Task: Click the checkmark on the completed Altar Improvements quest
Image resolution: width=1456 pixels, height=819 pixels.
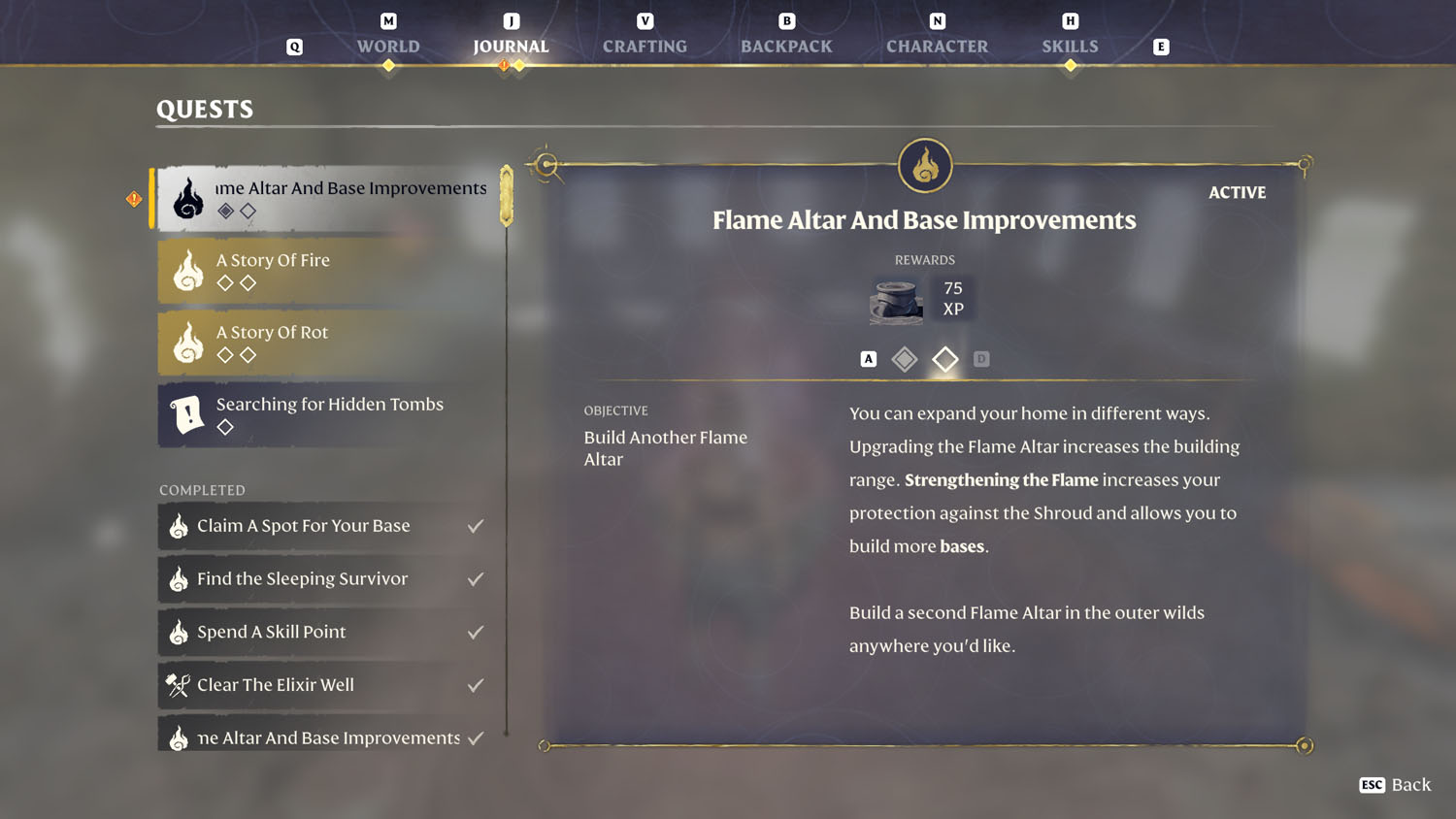Action: coord(475,737)
